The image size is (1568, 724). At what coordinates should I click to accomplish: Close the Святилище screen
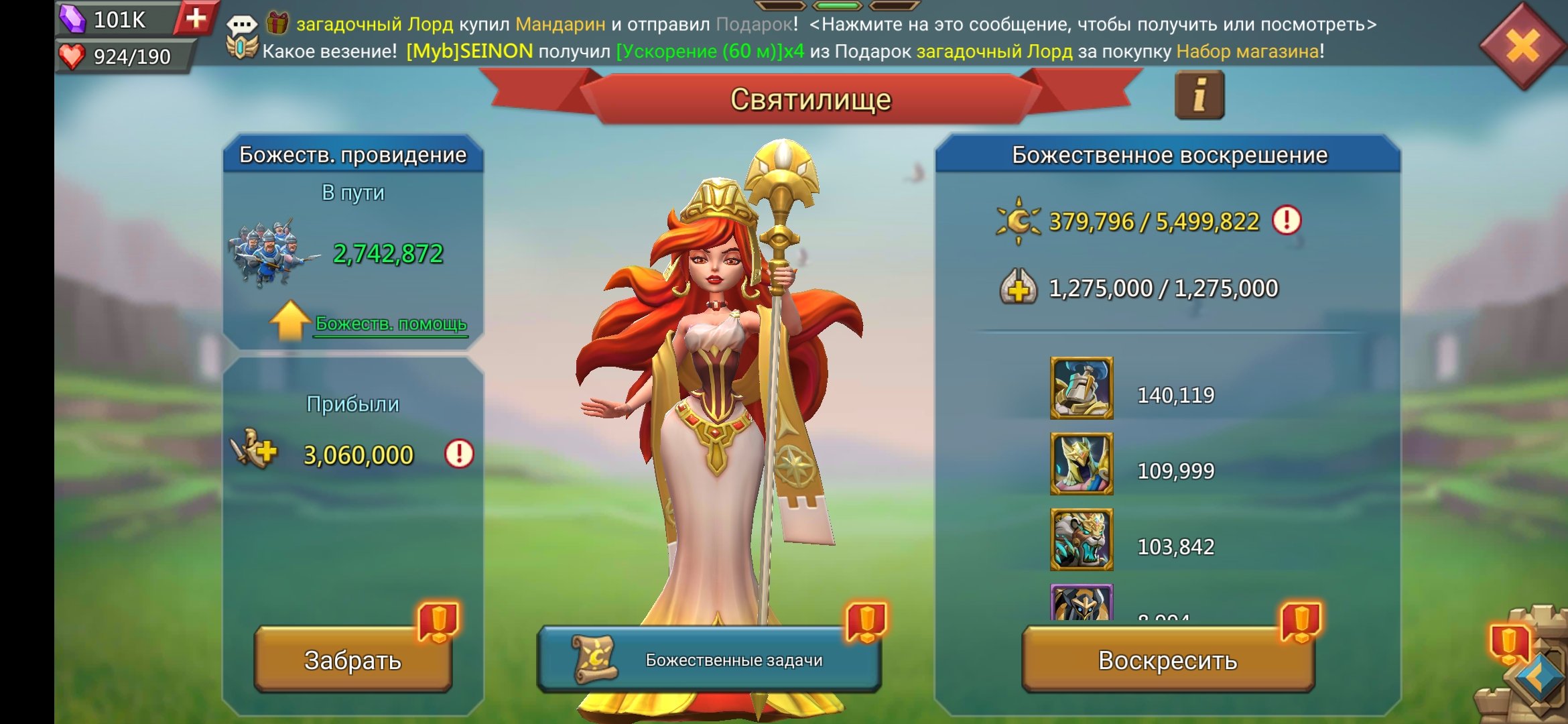1522,47
